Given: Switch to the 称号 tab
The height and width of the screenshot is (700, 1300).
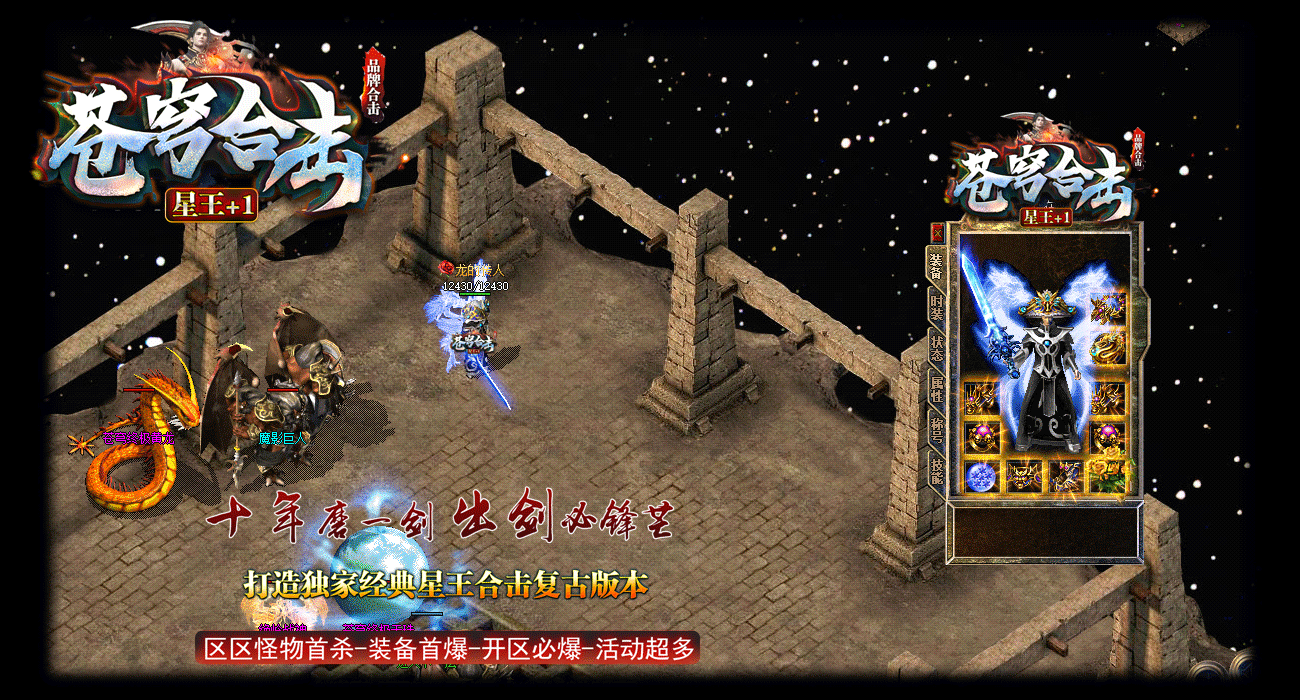Looking at the screenshot, I should point(937,428).
